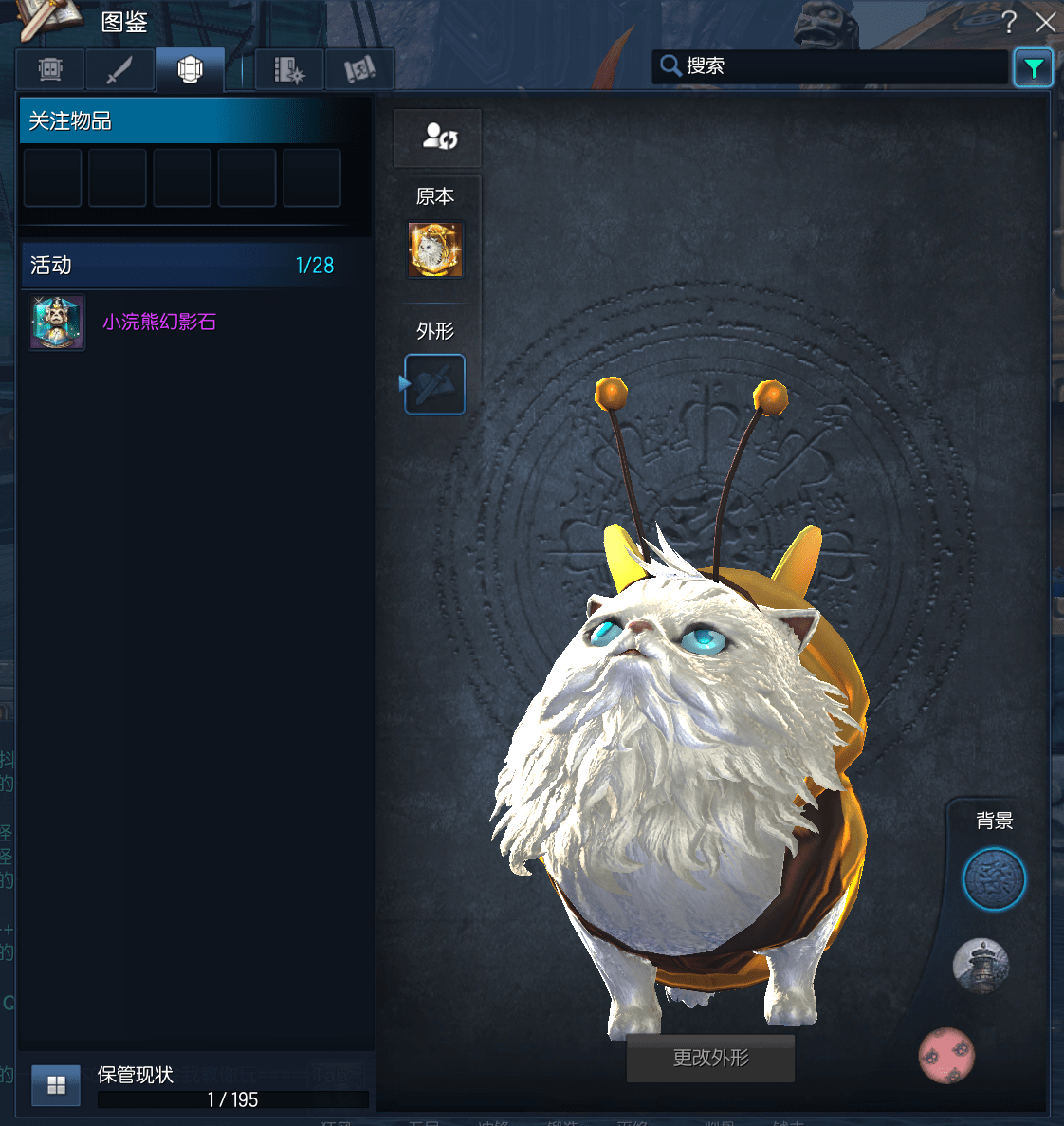Open the question mark help
The image size is (1064, 1126).
(1008, 22)
